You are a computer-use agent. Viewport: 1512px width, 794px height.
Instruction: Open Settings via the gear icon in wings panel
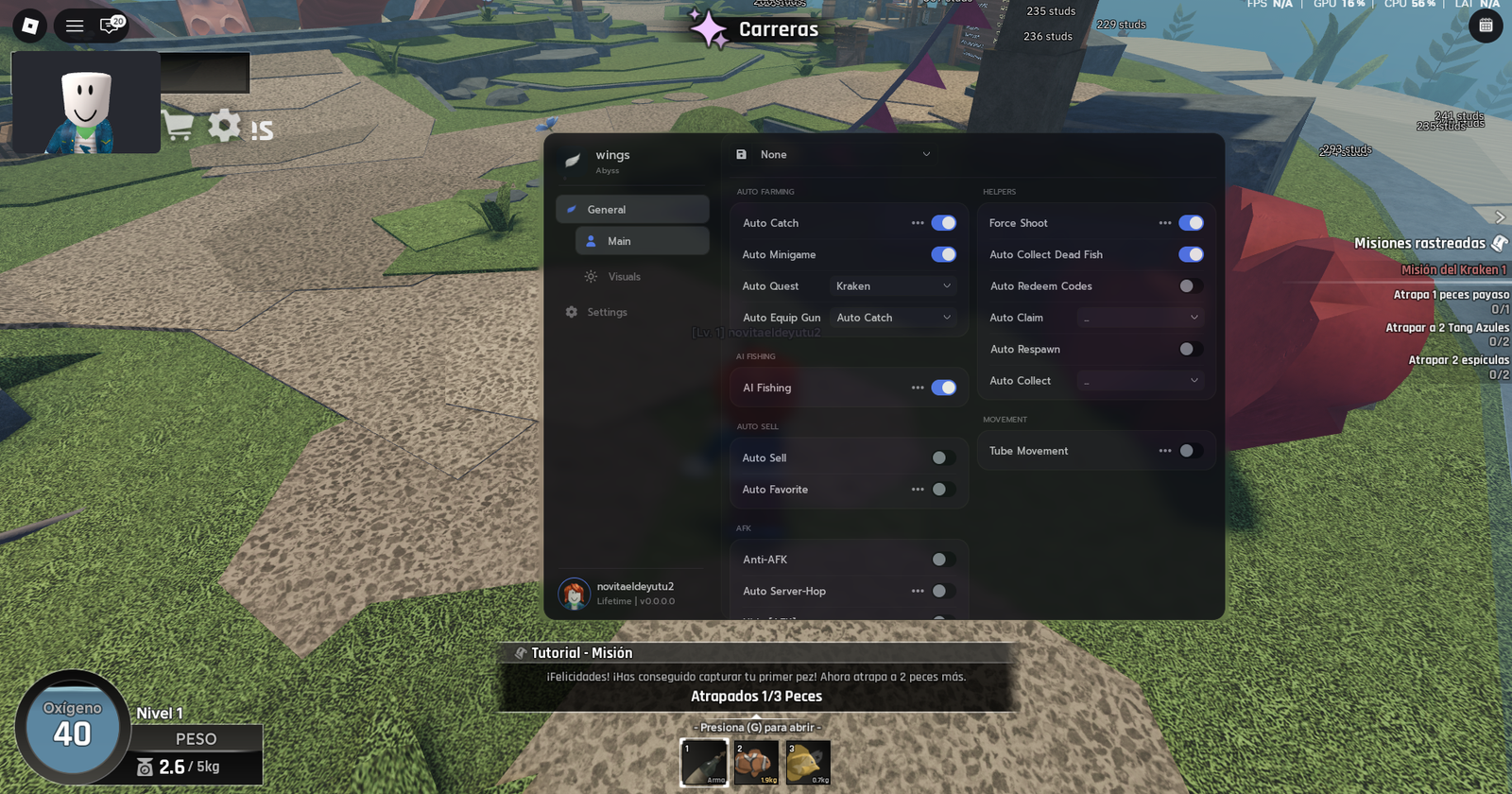[x=571, y=311]
